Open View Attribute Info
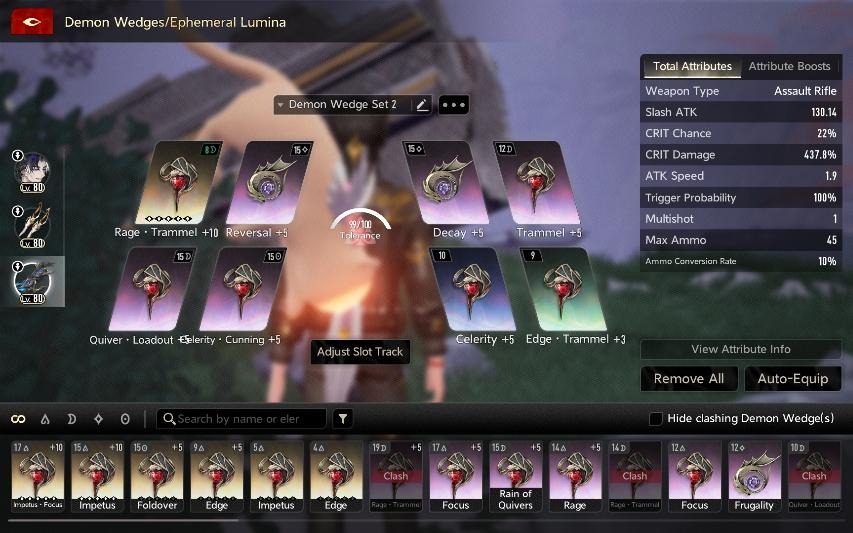The image size is (853, 533). [x=740, y=349]
